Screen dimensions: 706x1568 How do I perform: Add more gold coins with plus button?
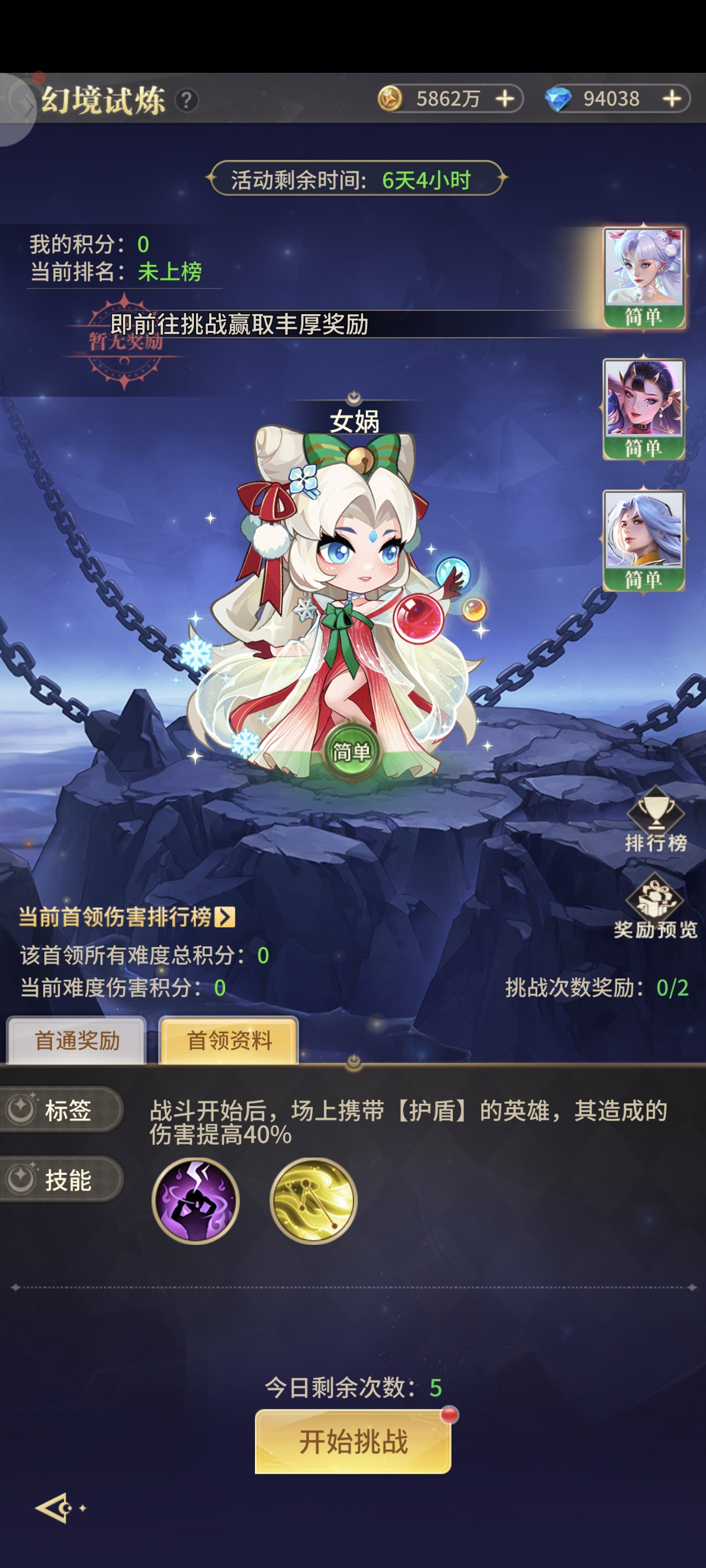pyautogui.click(x=504, y=99)
